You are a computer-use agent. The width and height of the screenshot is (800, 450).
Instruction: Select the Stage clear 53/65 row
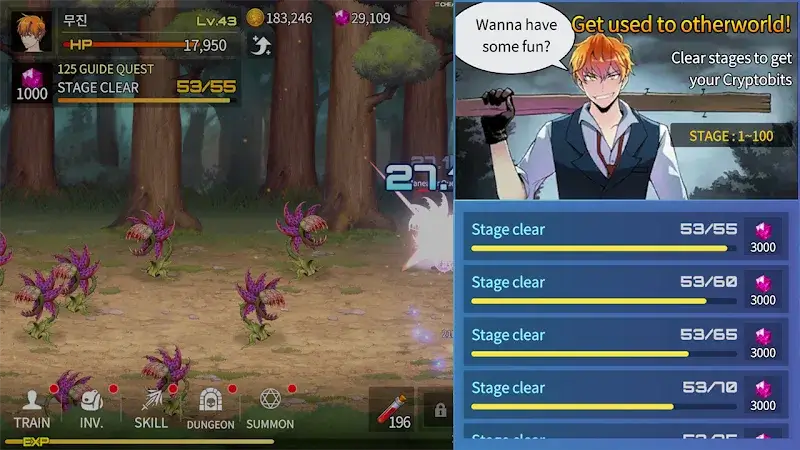point(603,342)
